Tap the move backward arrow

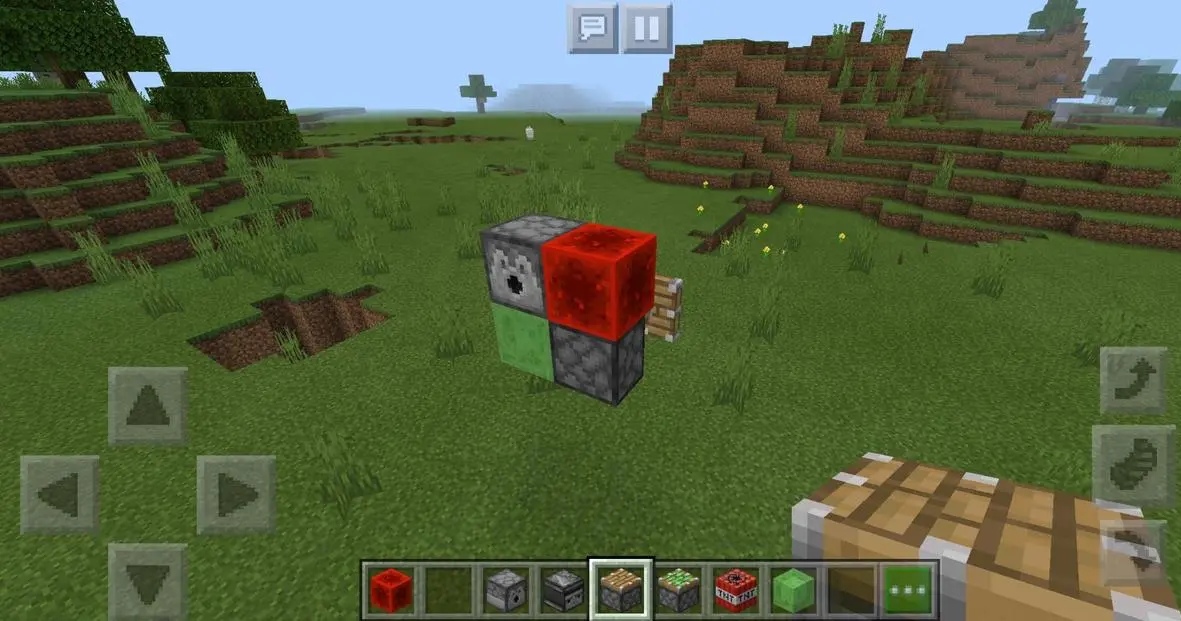click(148, 580)
